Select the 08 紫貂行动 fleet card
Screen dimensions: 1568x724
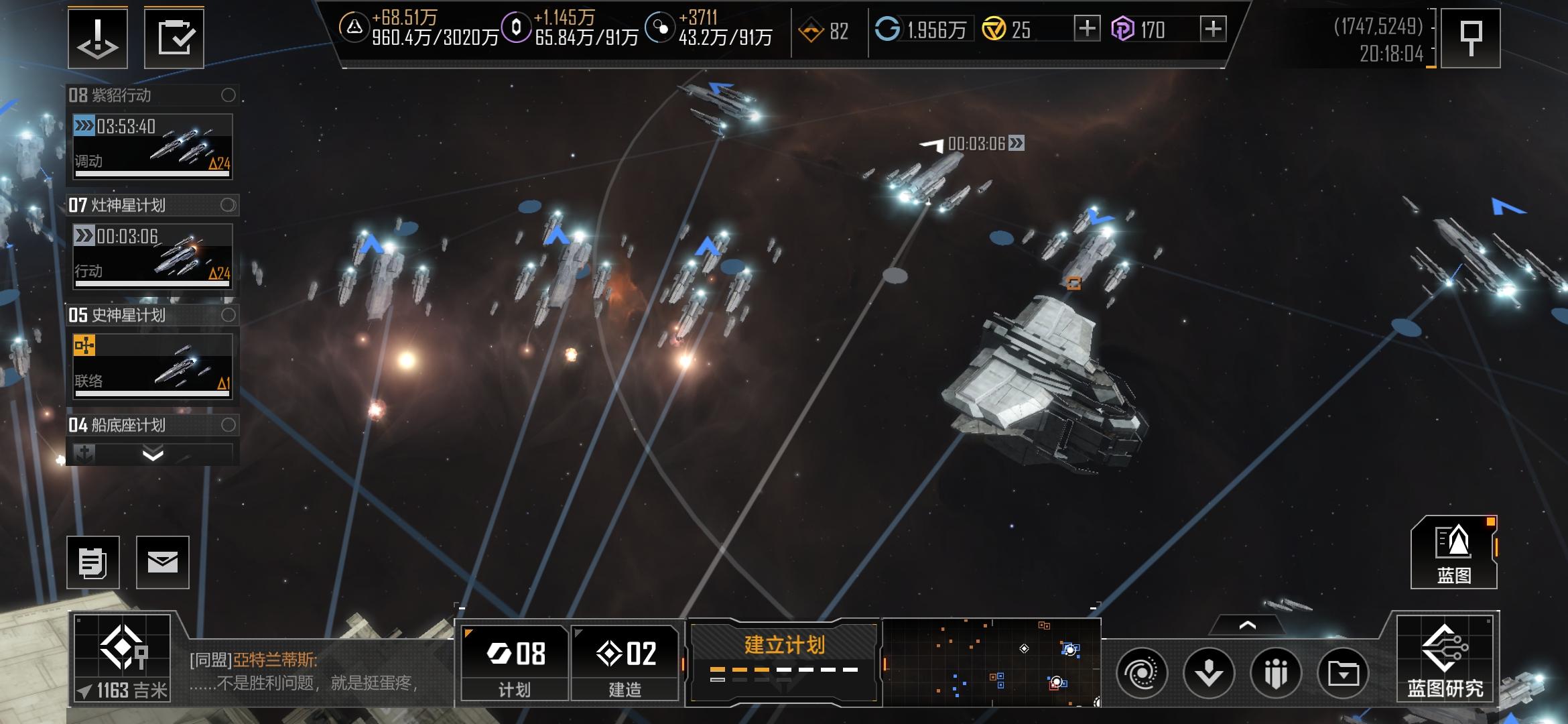153,147
